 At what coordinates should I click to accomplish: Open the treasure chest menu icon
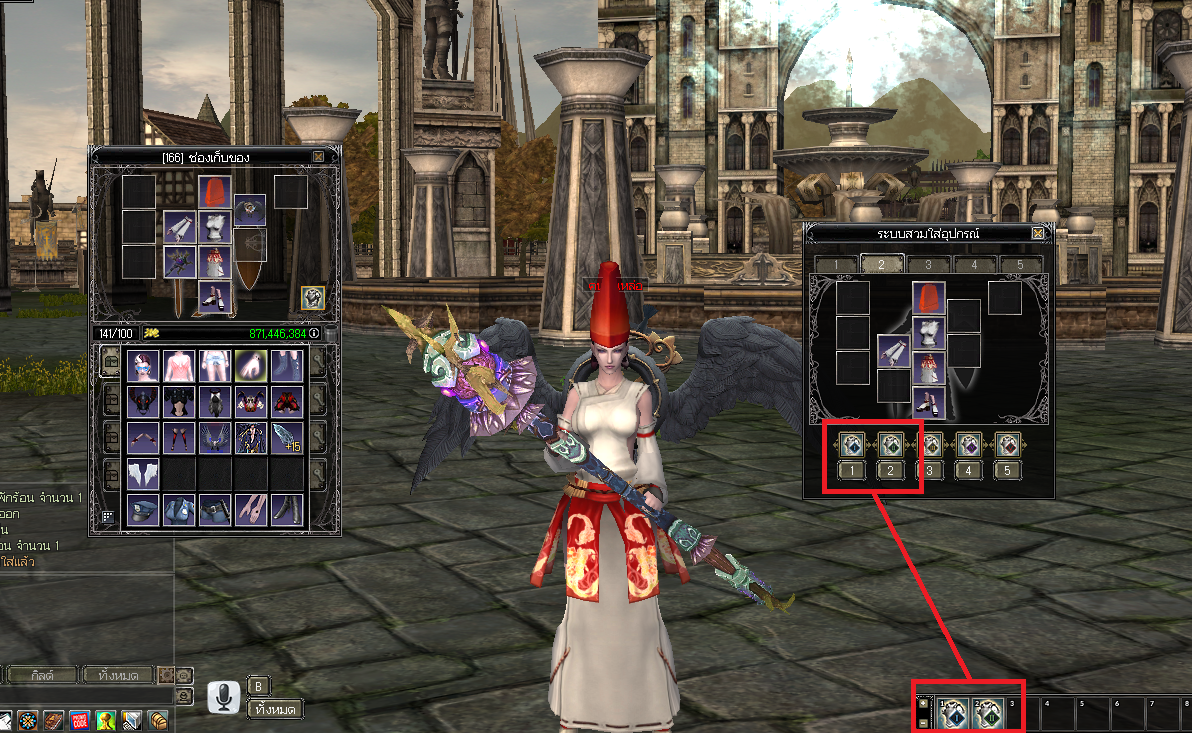pos(157,720)
